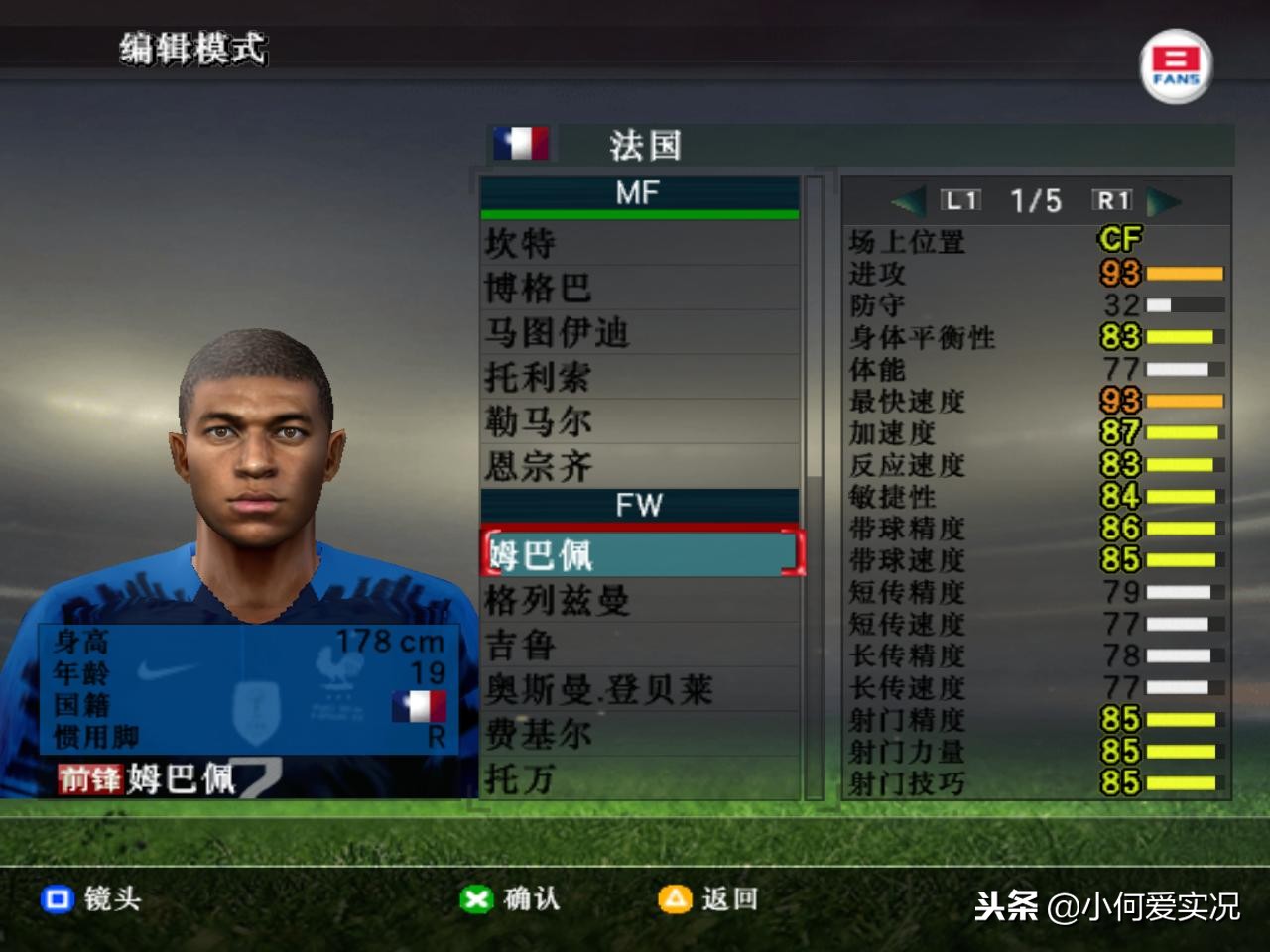
Task: Pick 奥斯曼.登贝莱 from the roster
Action: point(639,689)
